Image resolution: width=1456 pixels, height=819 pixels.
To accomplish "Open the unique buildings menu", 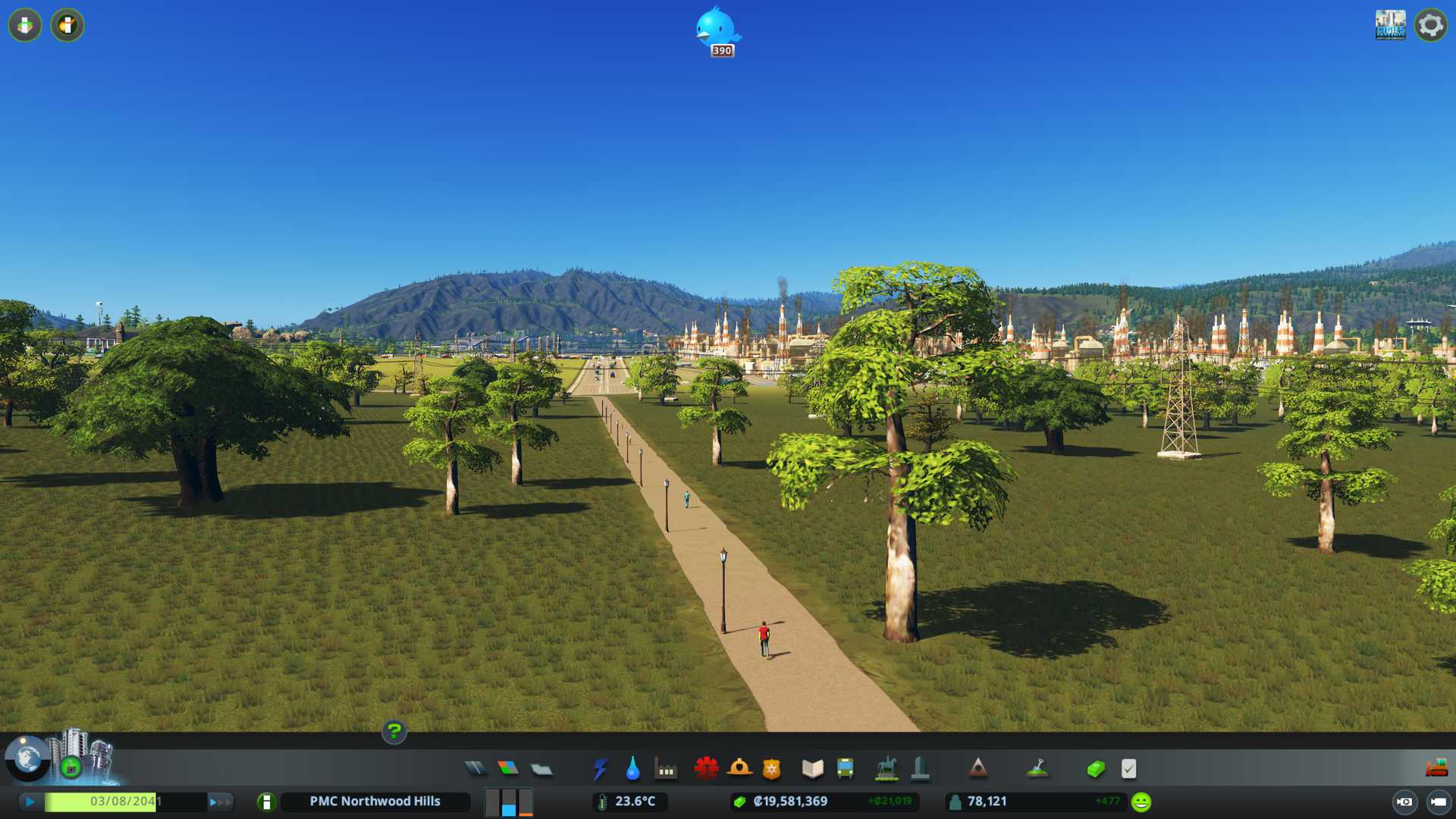I will [x=920, y=769].
